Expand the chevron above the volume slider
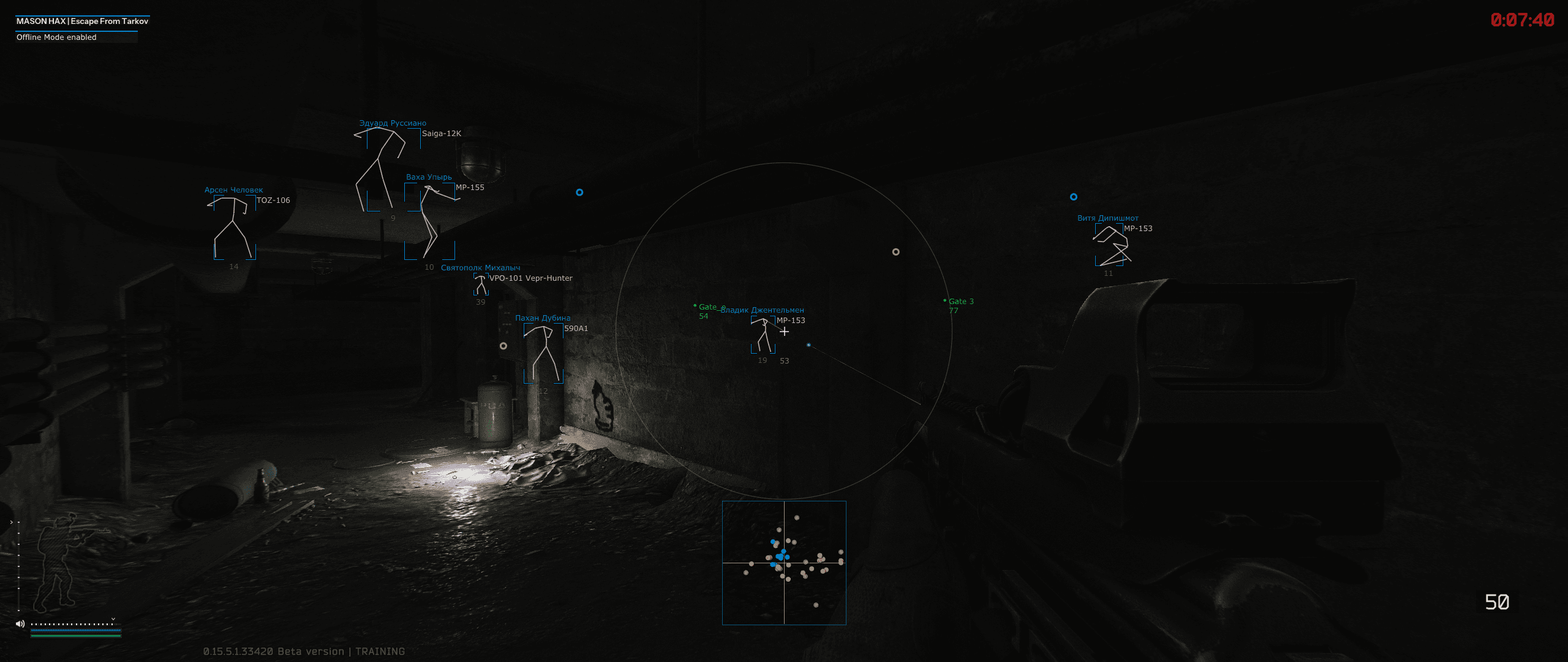 pyautogui.click(x=113, y=619)
